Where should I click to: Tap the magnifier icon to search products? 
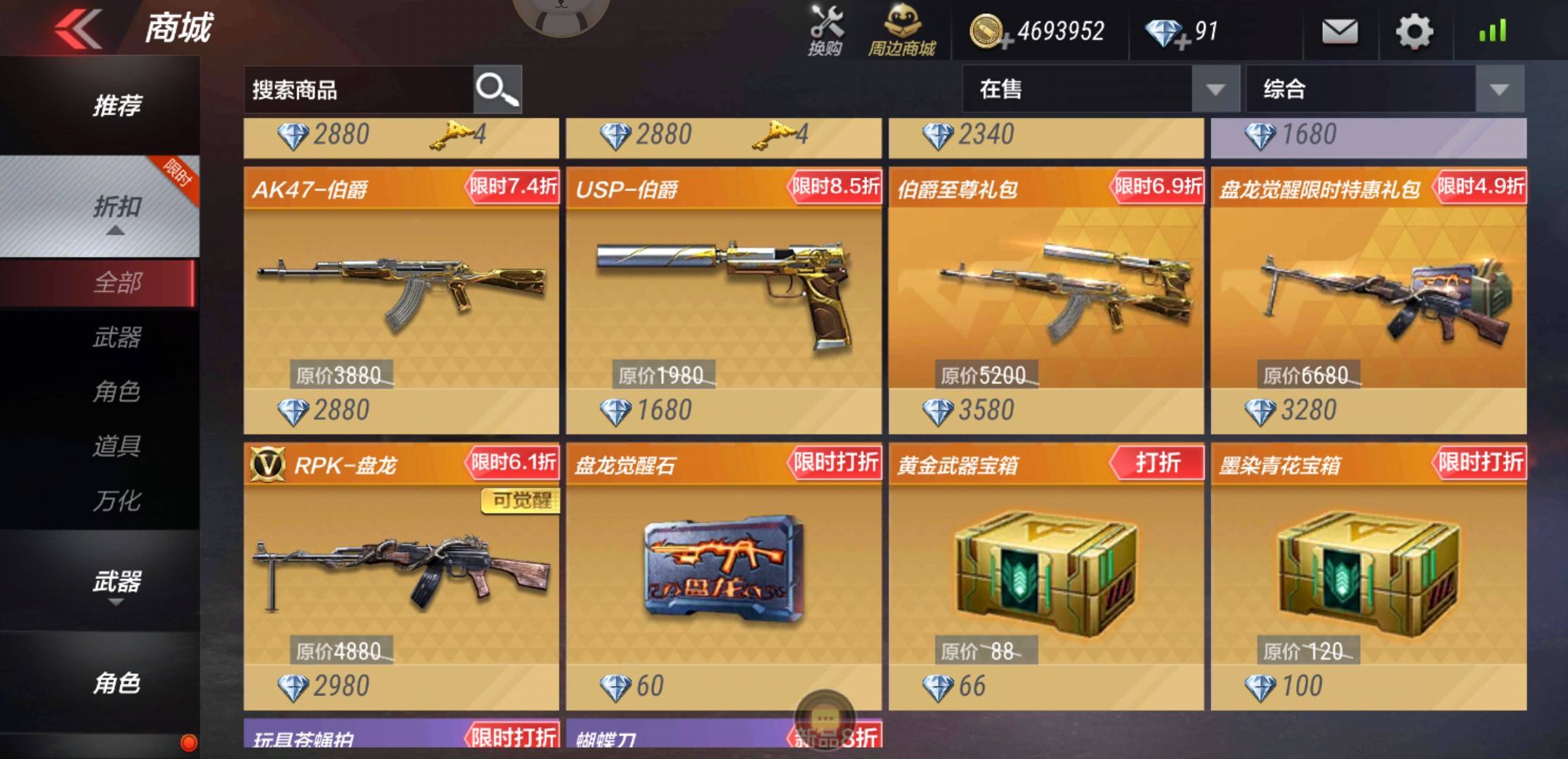[x=497, y=89]
